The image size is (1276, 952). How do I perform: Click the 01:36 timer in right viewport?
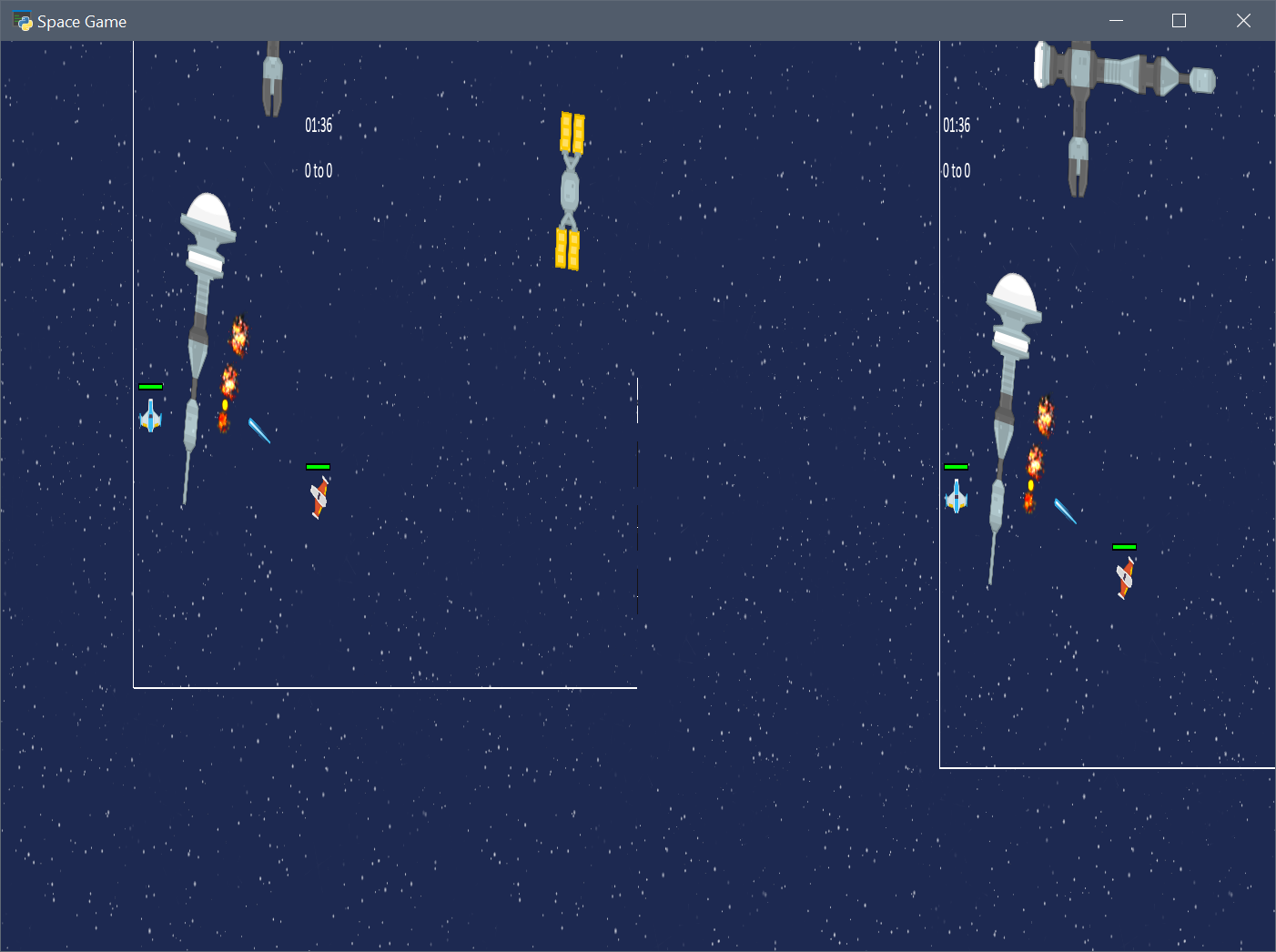coord(957,126)
